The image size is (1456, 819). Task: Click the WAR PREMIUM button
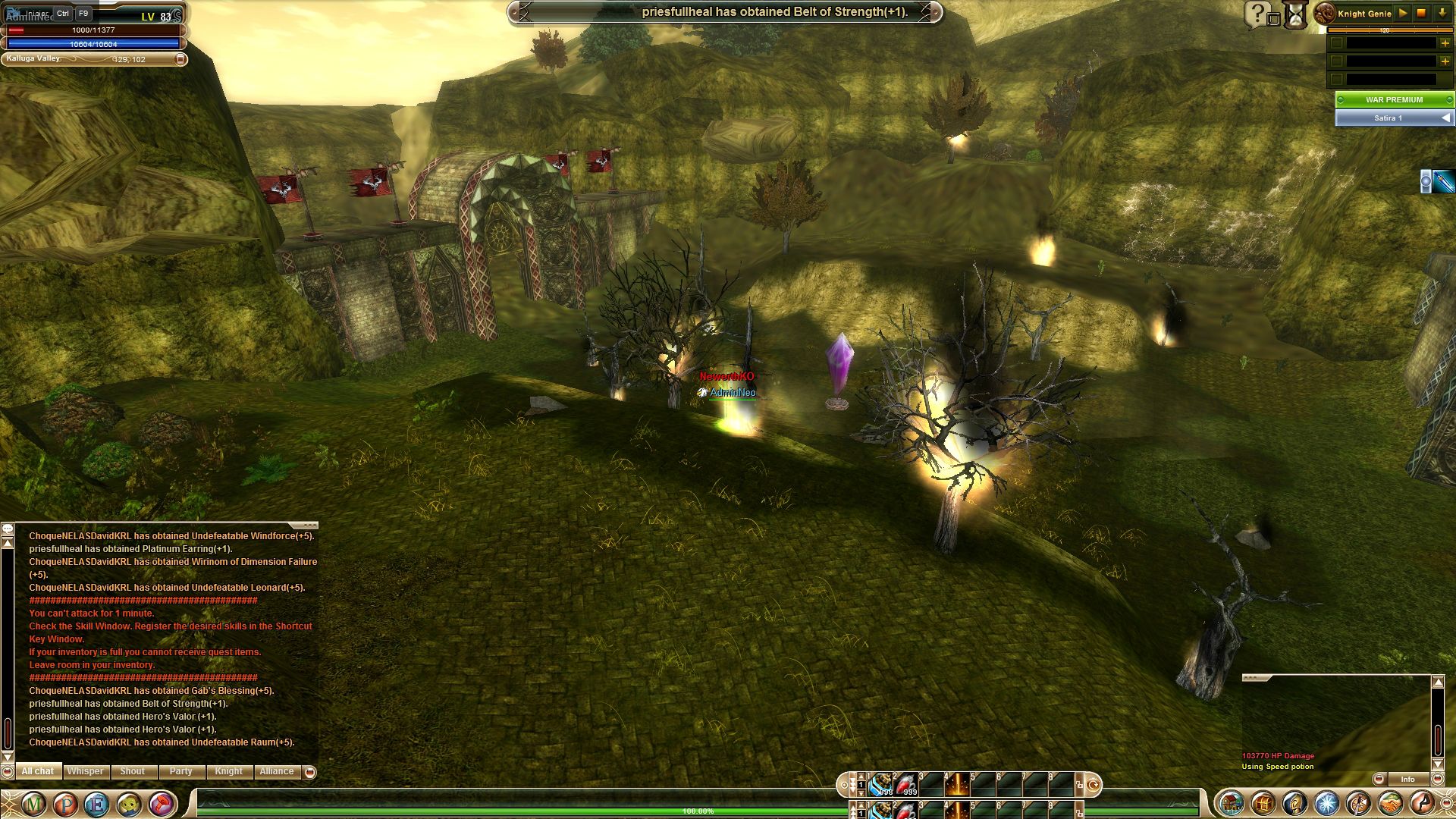point(1394,99)
